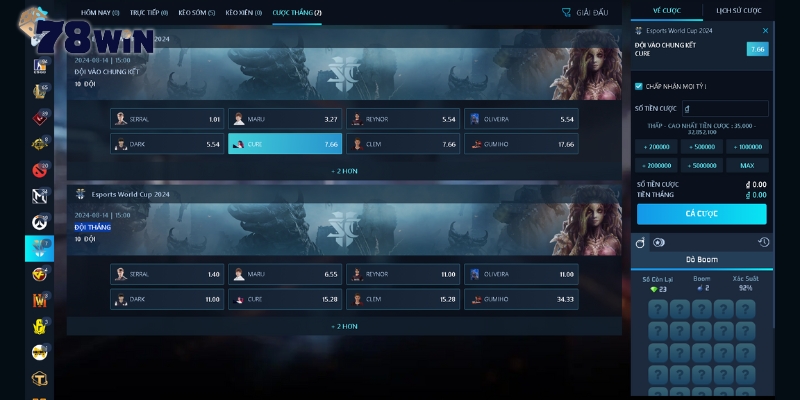
Task: Pick Serral at odds 1.01
Action: click(167, 119)
